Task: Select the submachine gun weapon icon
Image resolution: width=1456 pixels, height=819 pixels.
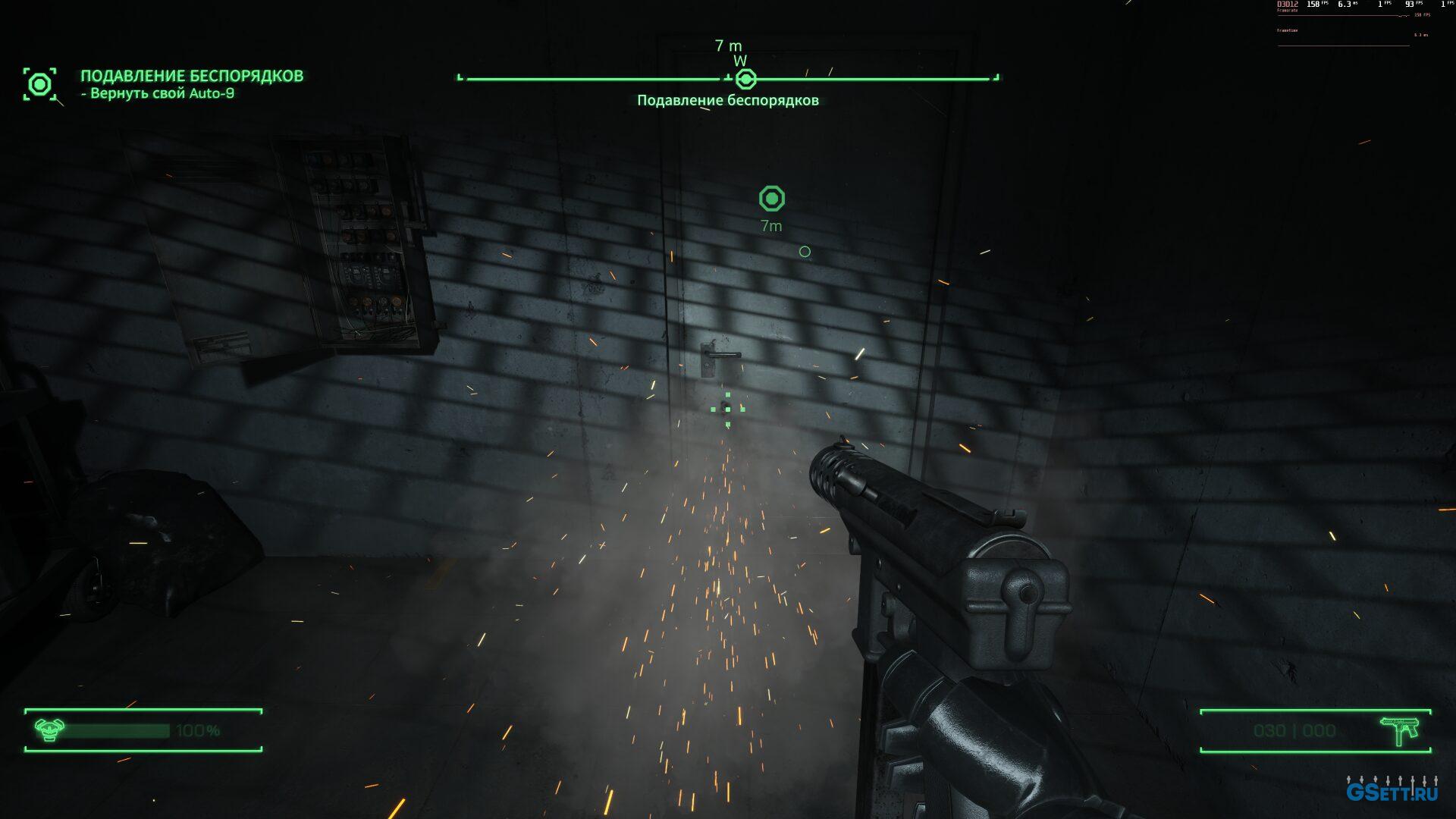Action: (1400, 731)
